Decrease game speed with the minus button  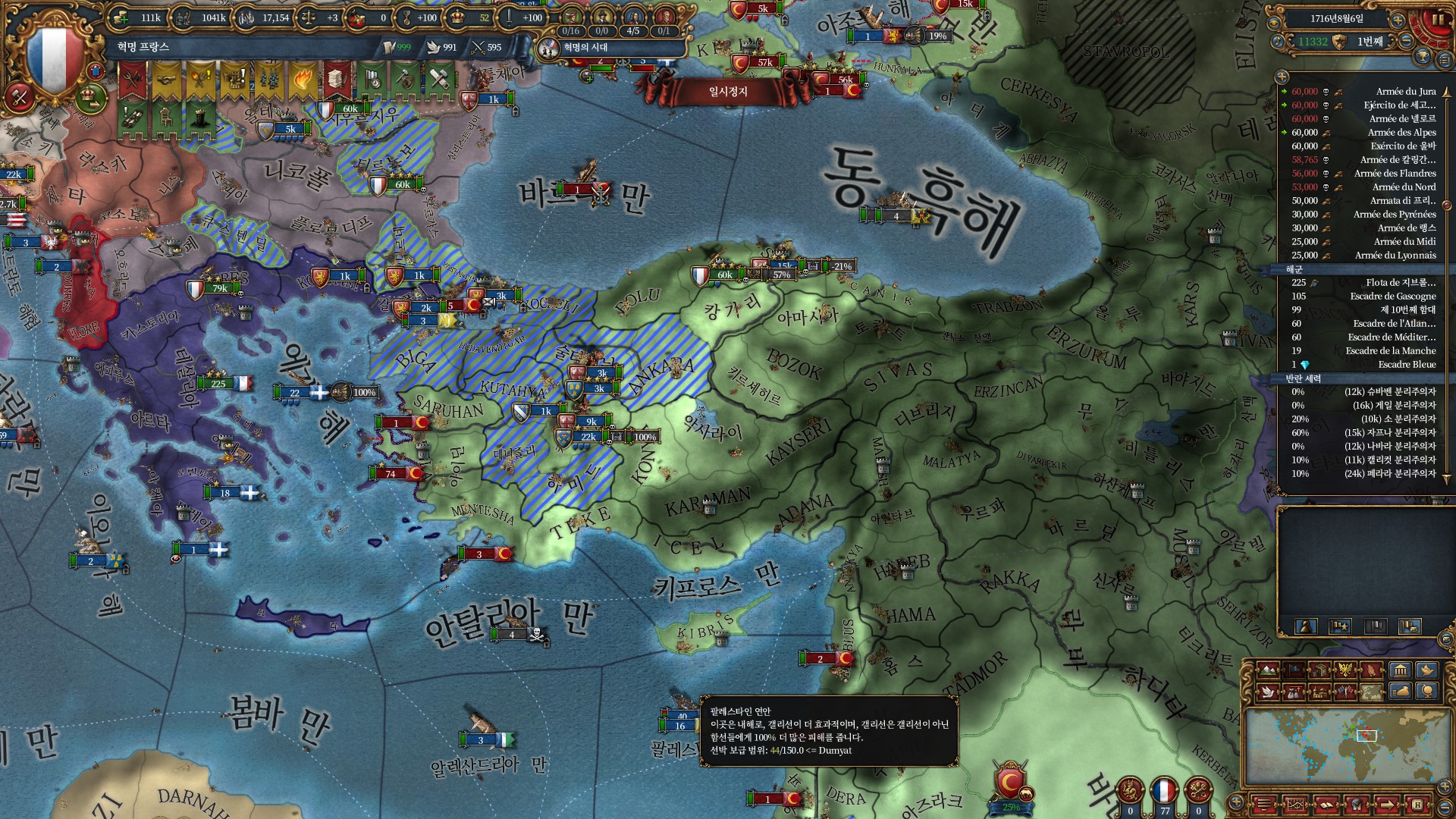tap(1406, 42)
